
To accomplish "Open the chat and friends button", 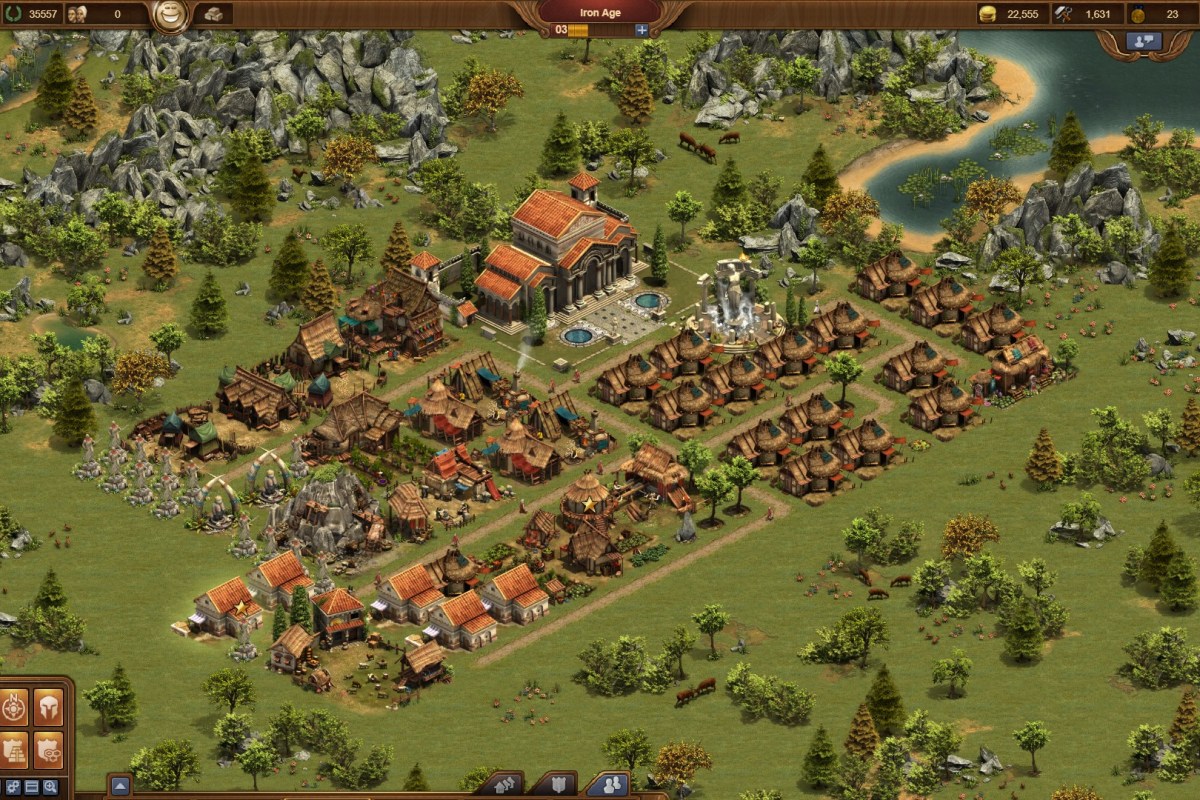I will click(1143, 41).
